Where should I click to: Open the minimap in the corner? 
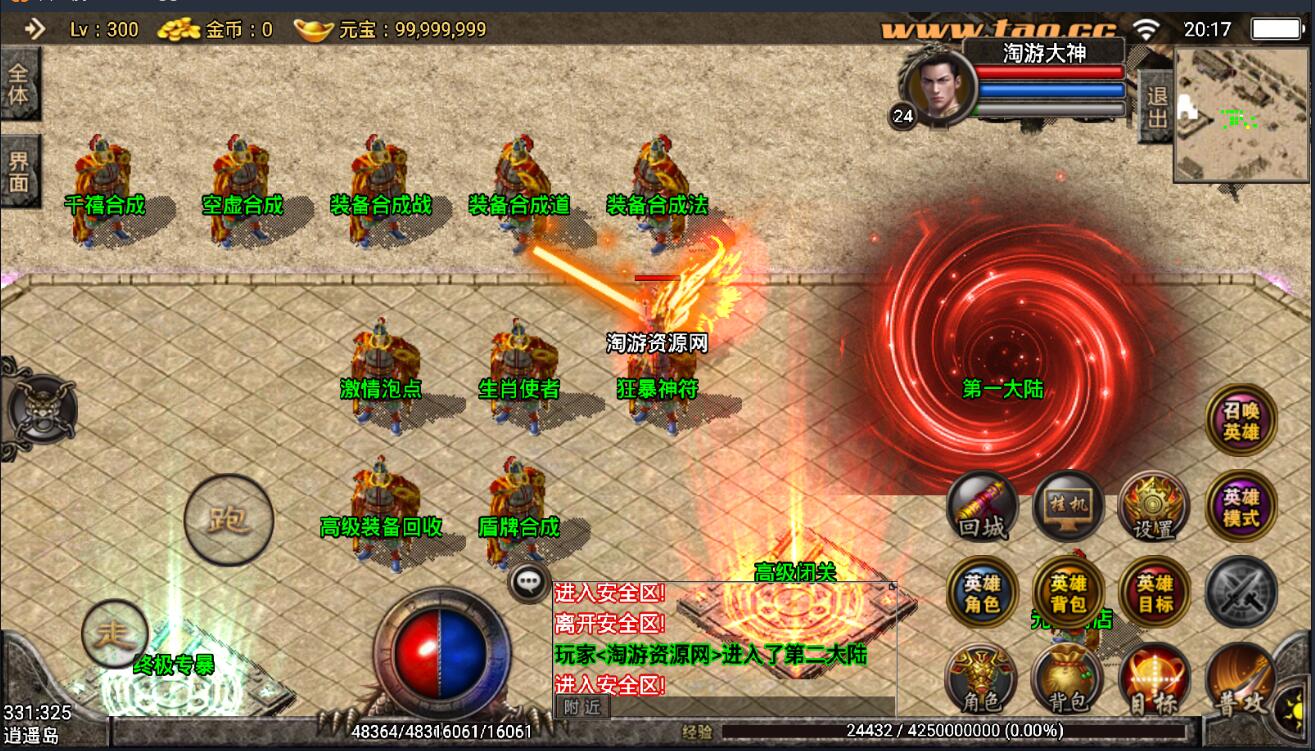1240,114
